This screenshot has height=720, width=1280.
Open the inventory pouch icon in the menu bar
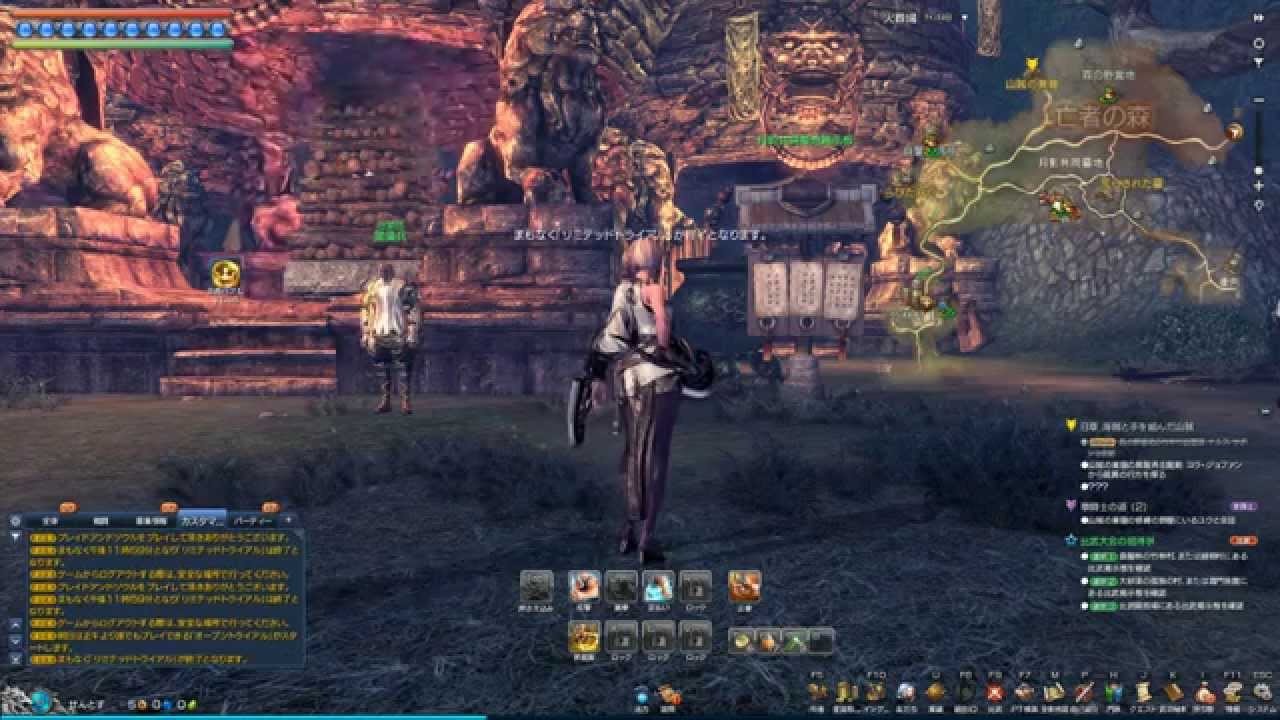click(1204, 691)
